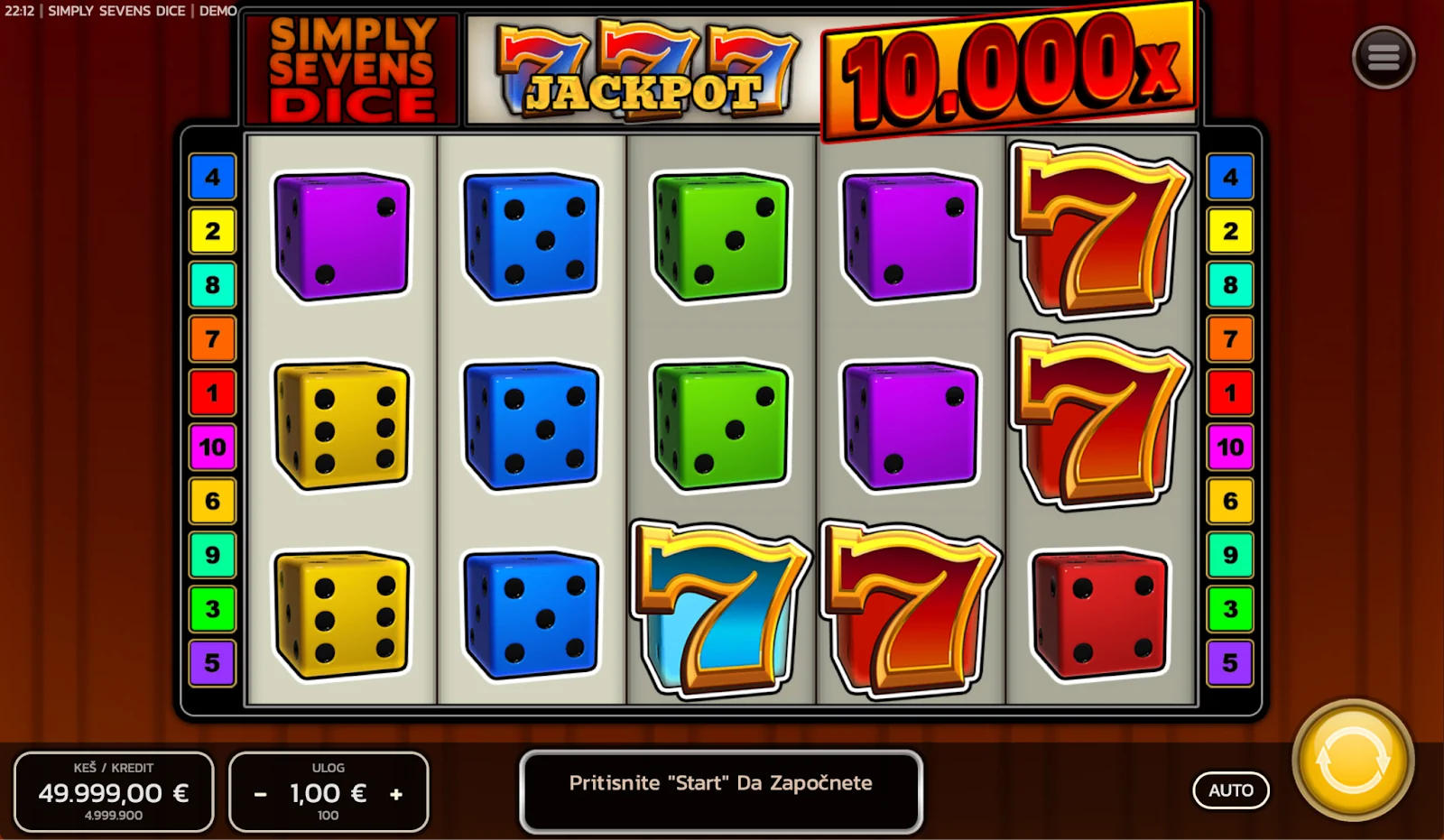Decrease the bet with the minus button
The width and height of the screenshot is (1444, 840).
[261, 793]
